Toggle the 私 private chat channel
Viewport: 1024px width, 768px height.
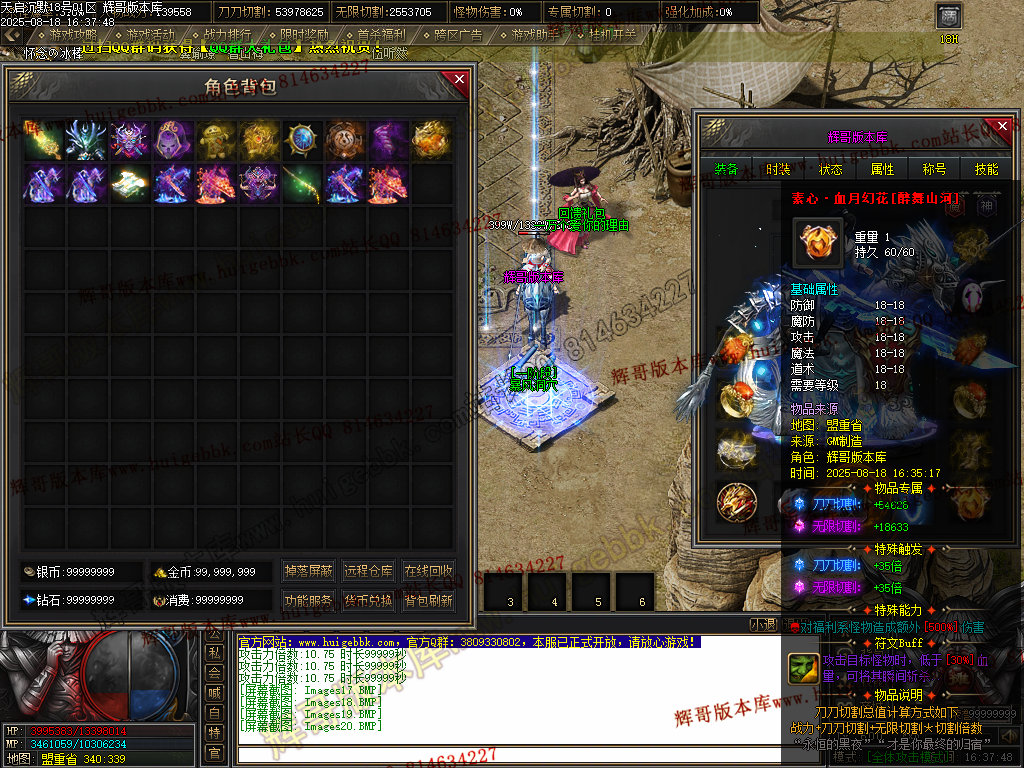214,652
